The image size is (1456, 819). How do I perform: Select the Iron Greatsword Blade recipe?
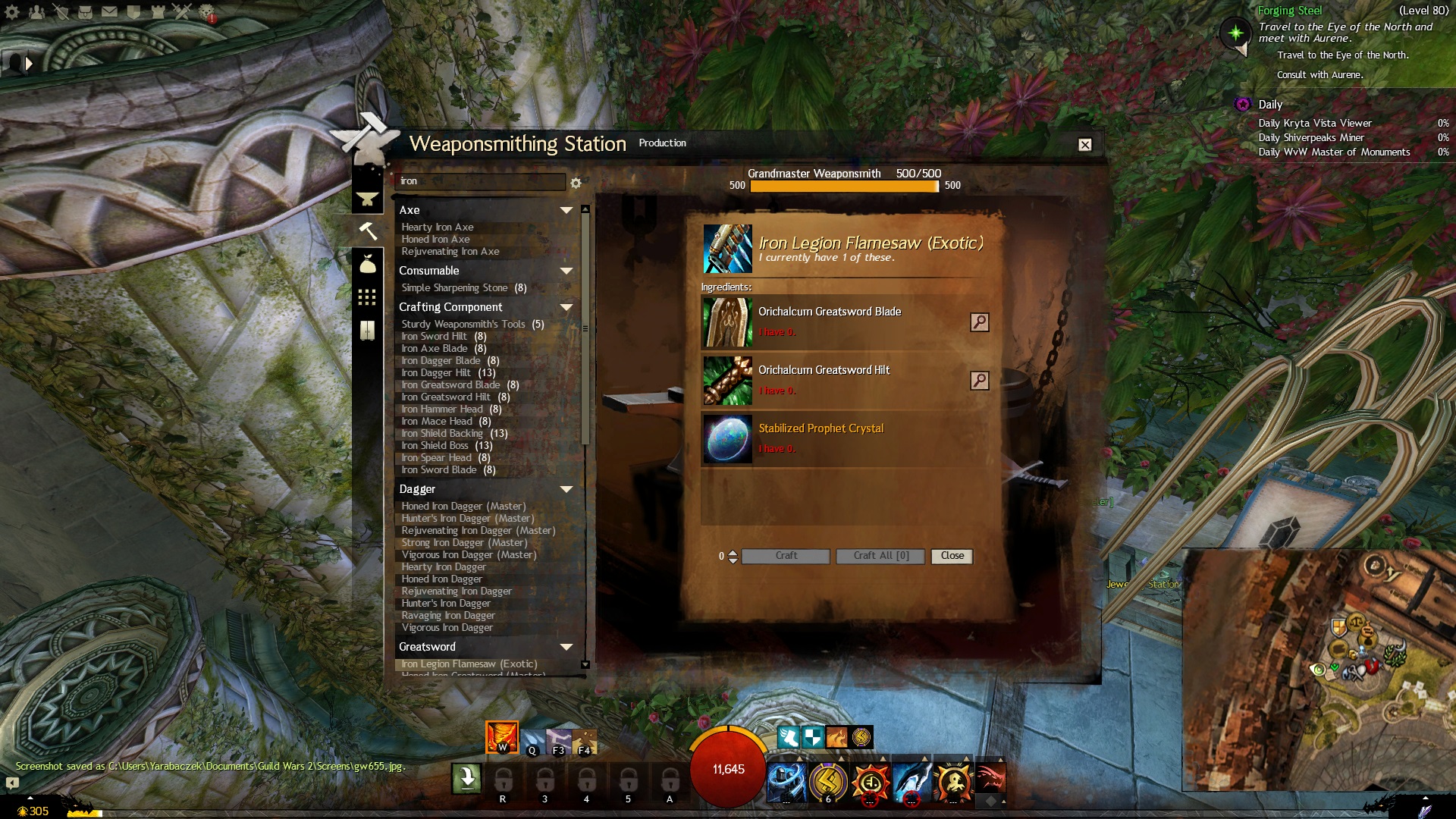[450, 385]
